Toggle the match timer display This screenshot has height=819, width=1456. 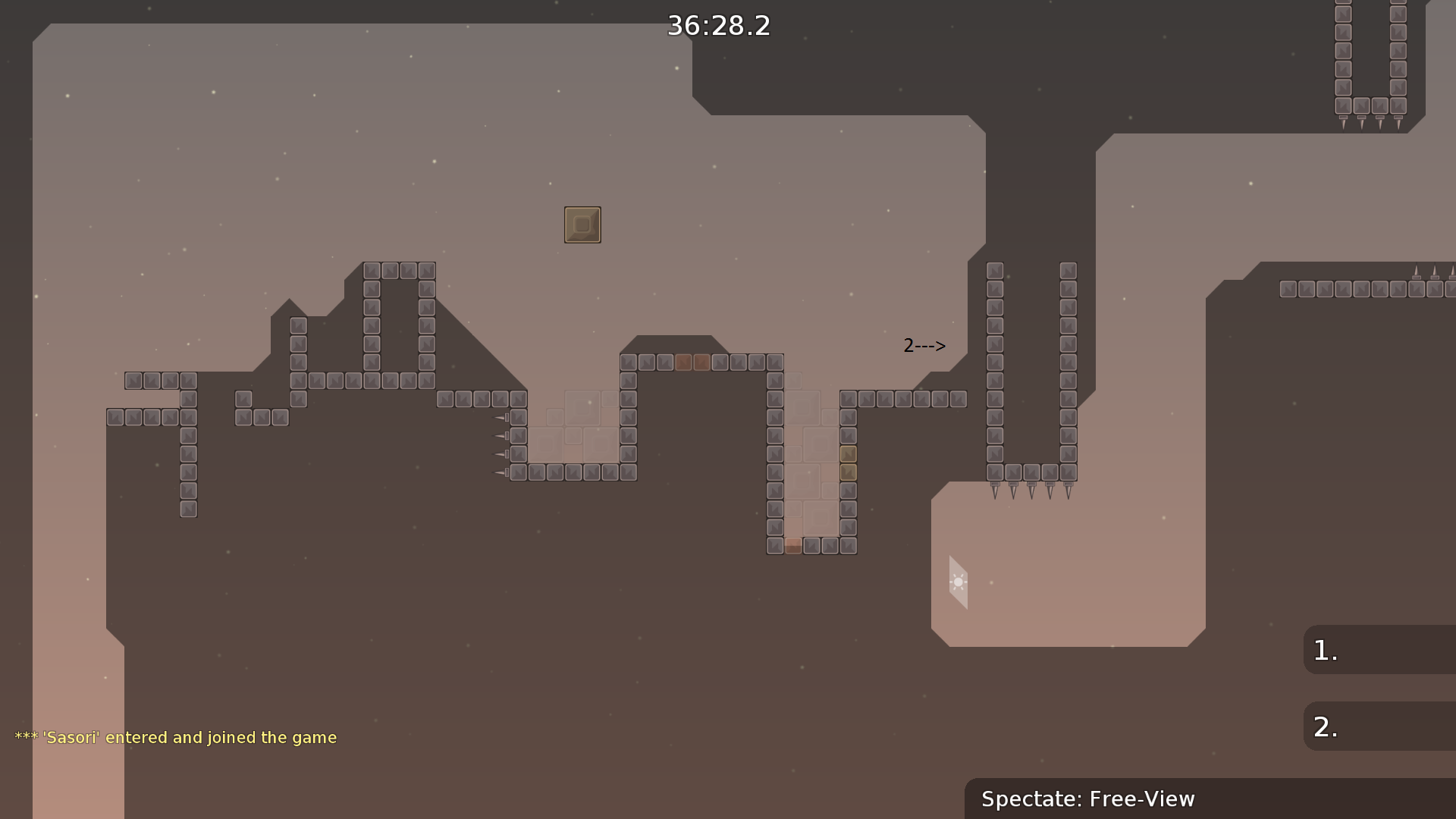[x=717, y=26]
